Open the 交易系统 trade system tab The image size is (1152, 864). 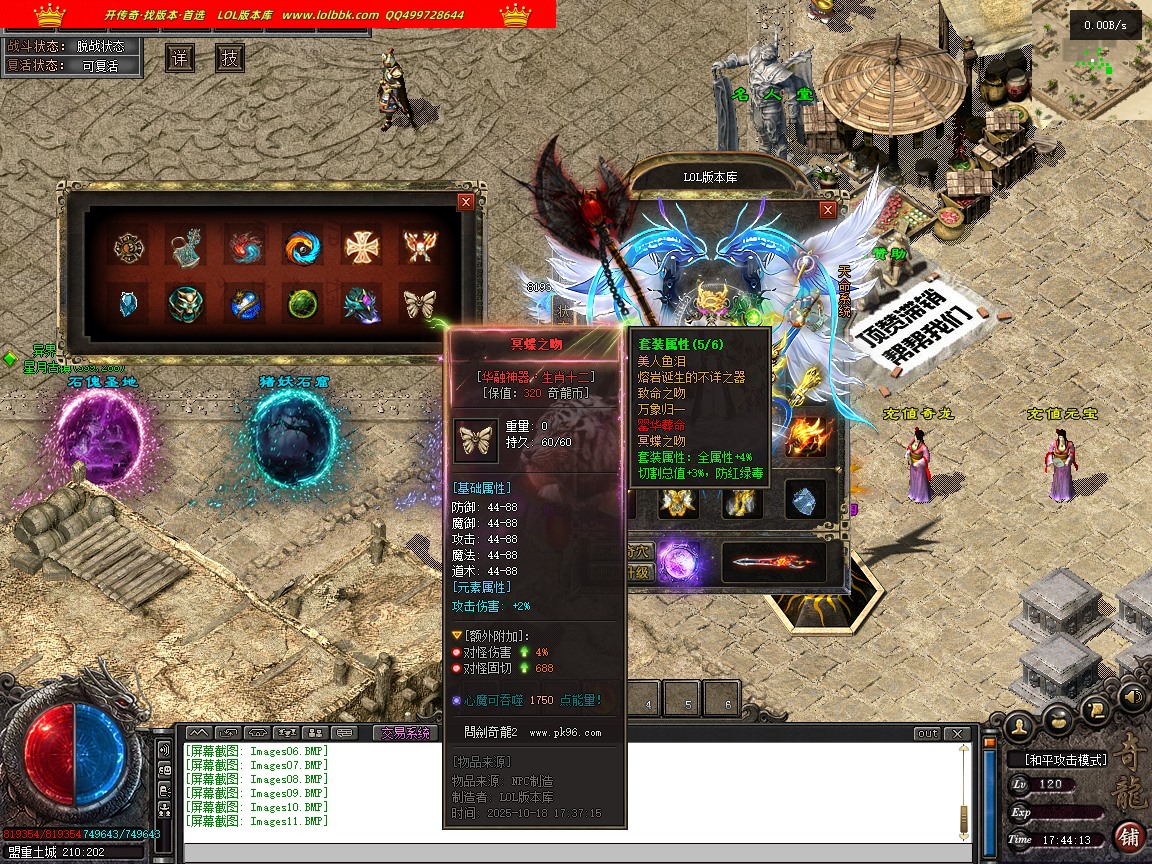pyautogui.click(x=405, y=733)
